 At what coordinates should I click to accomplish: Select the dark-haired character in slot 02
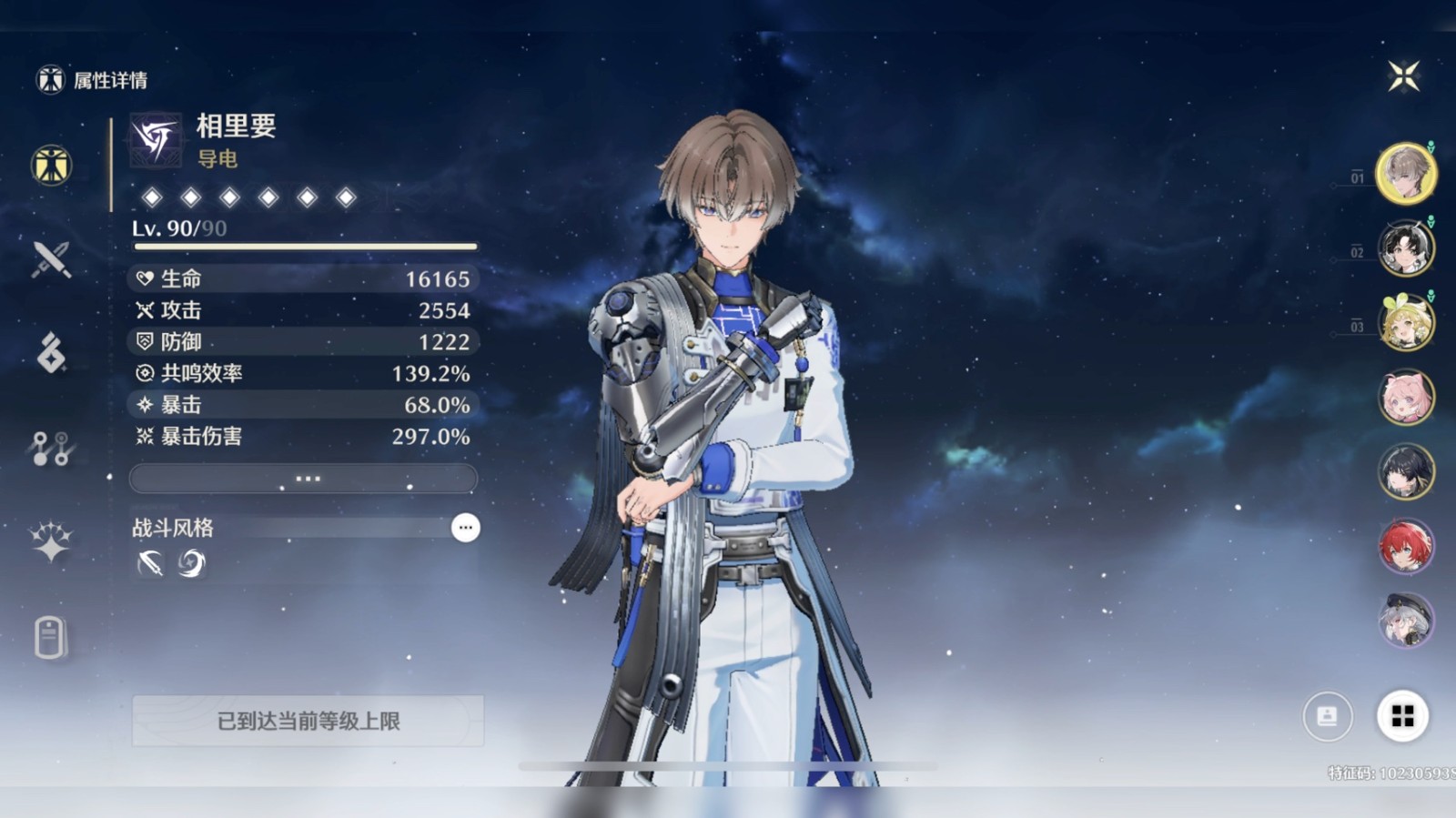click(x=1405, y=247)
